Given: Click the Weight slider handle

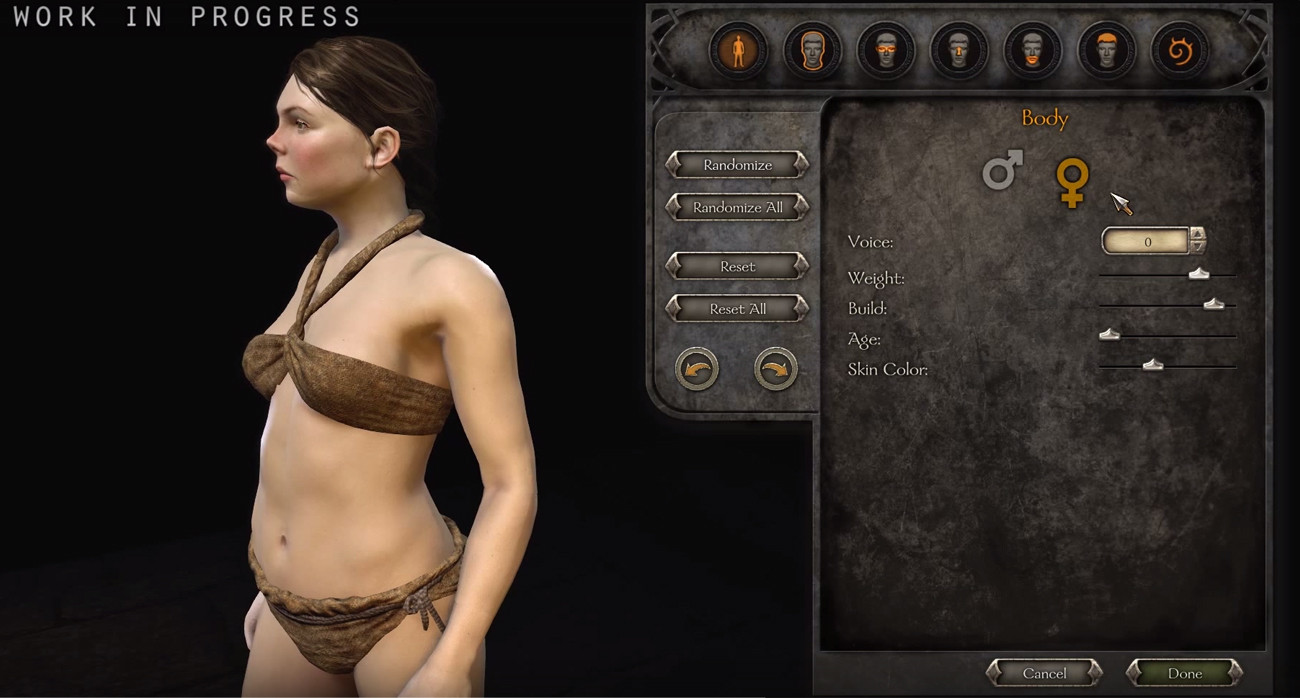Looking at the screenshot, I should [1199, 274].
